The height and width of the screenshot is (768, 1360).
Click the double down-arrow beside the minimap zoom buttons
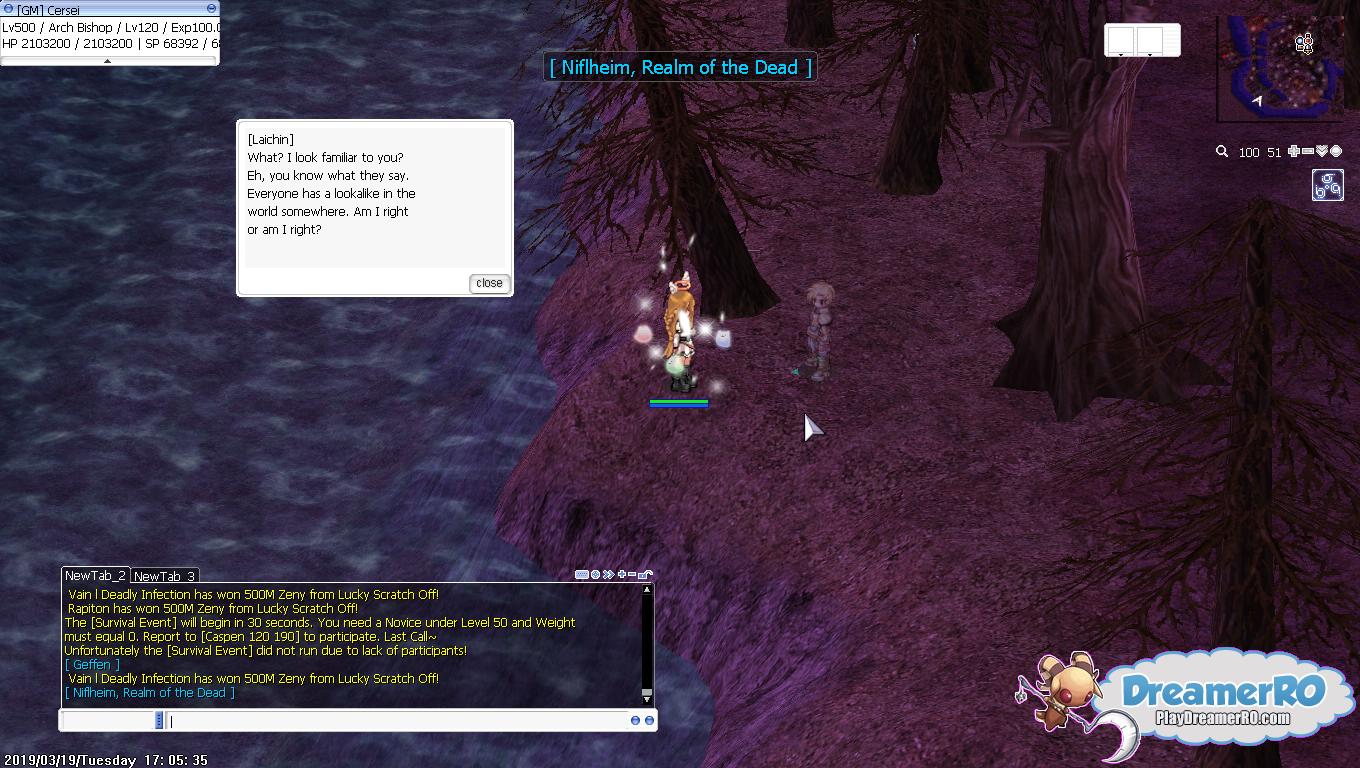tap(1321, 151)
